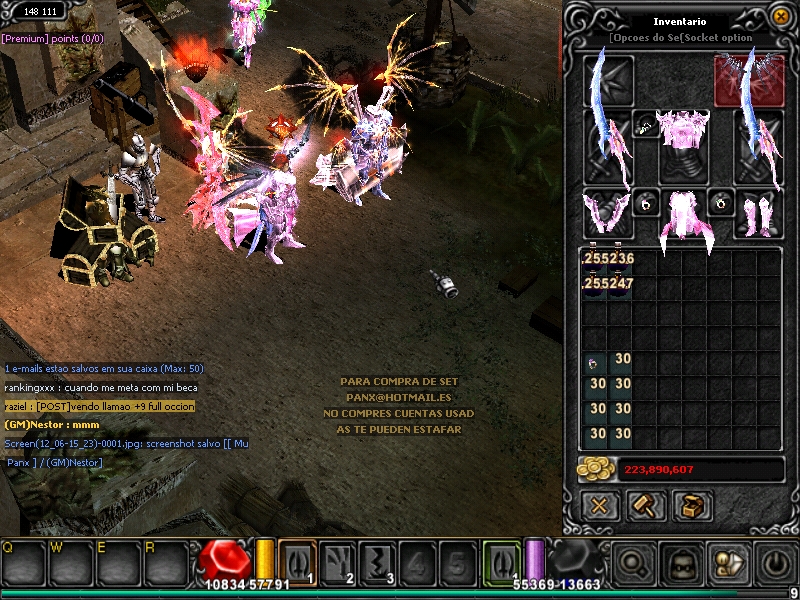
Task: Select the equipped pink boots slot
Action: pos(758,212)
